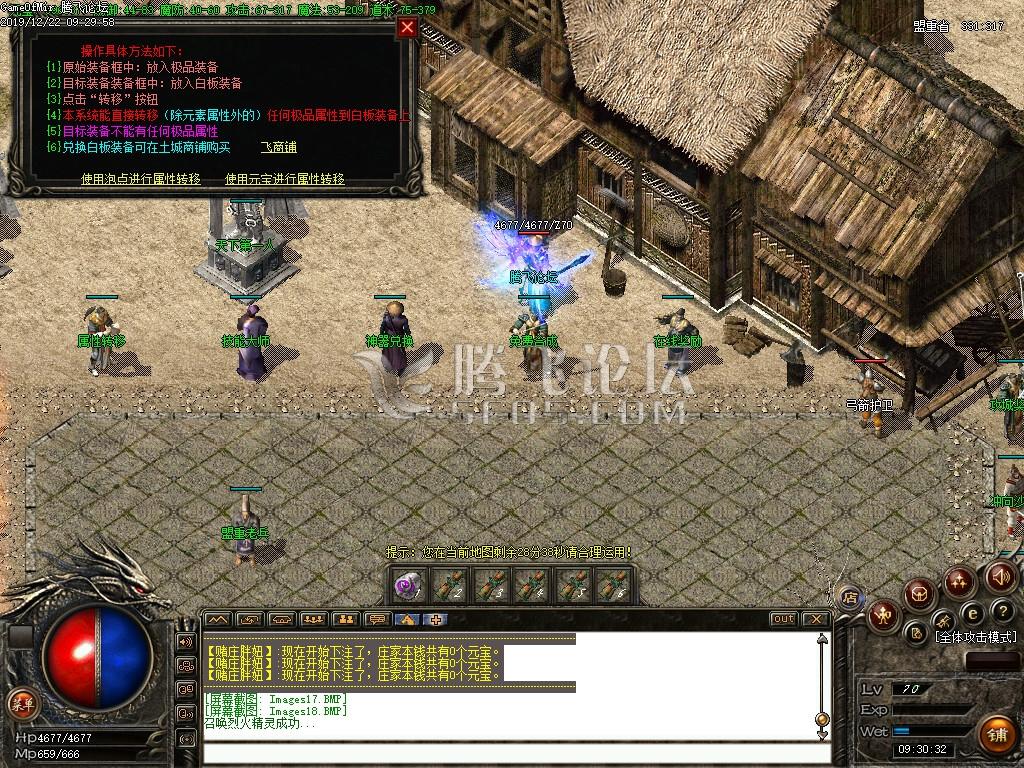1024x768 pixels.
Task: Follow the 飞商铺 shop link
Action: coord(279,148)
